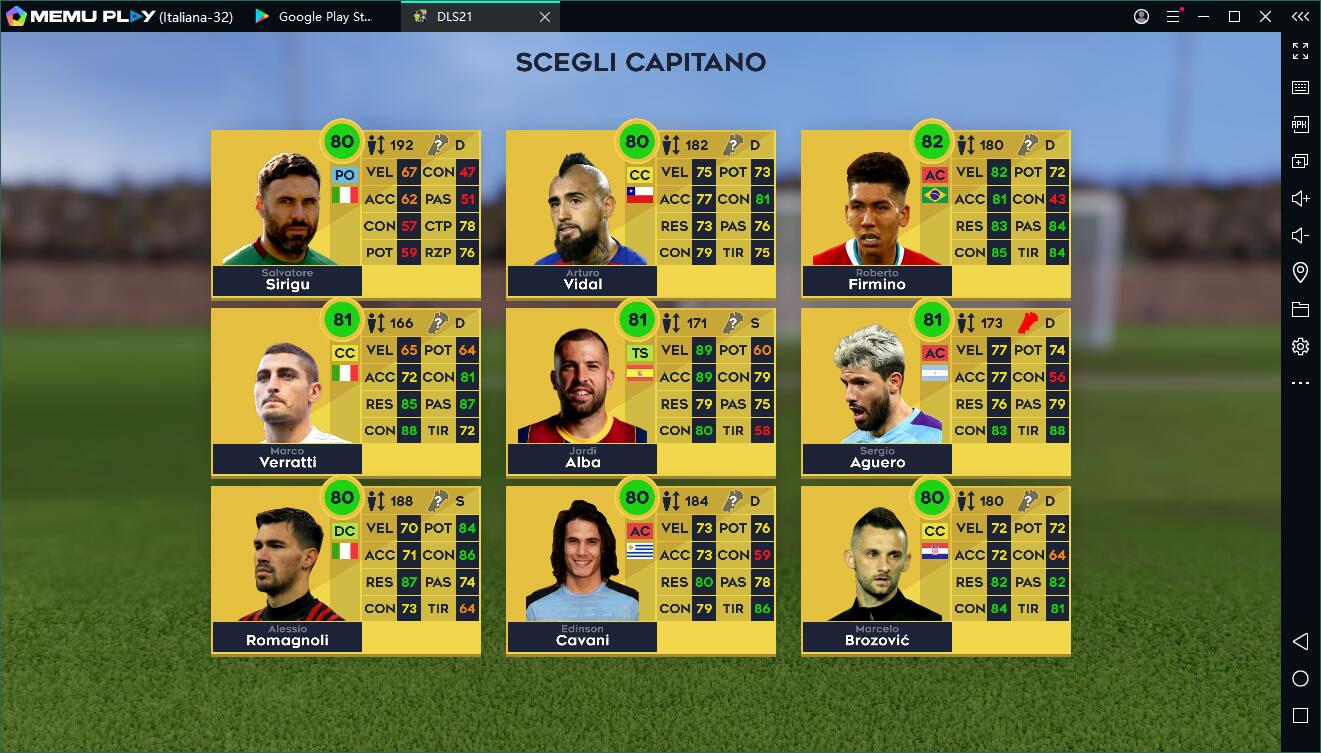Open the hamburger menu with notification dot
The height and width of the screenshot is (753, 1321).
(1172, 16)
